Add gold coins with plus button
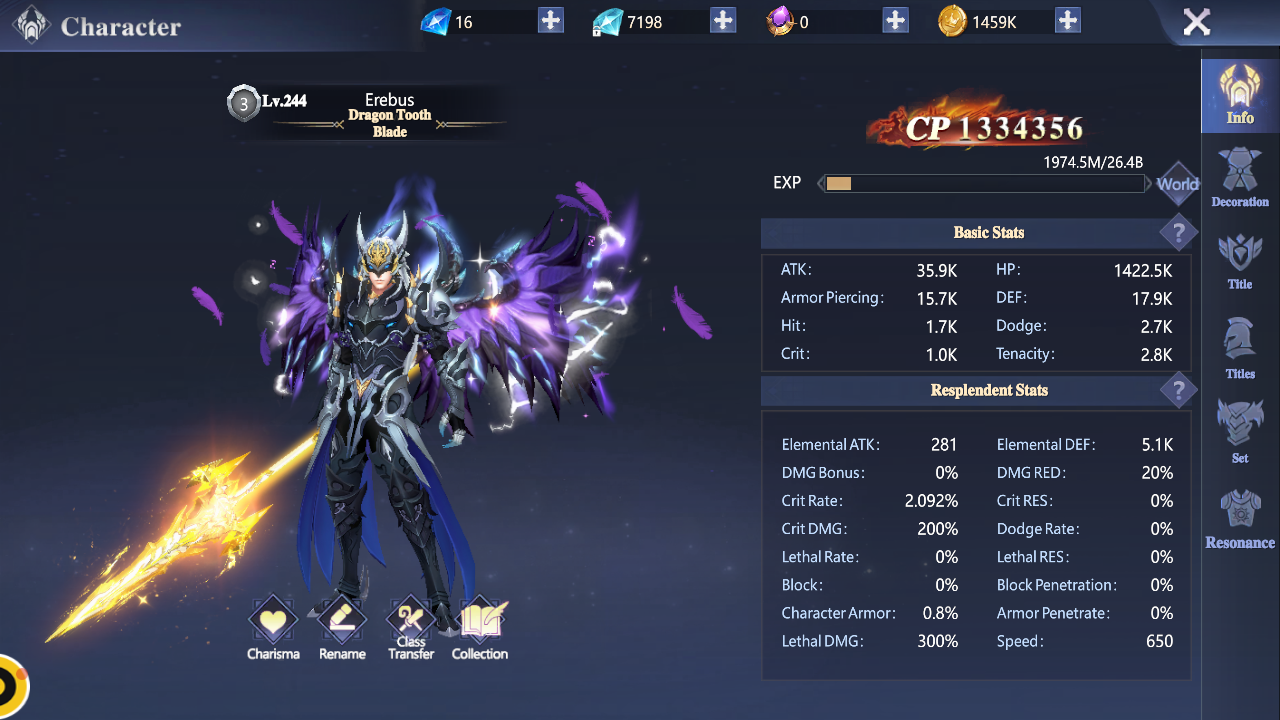1280x720 pixels. [1067, 21]
